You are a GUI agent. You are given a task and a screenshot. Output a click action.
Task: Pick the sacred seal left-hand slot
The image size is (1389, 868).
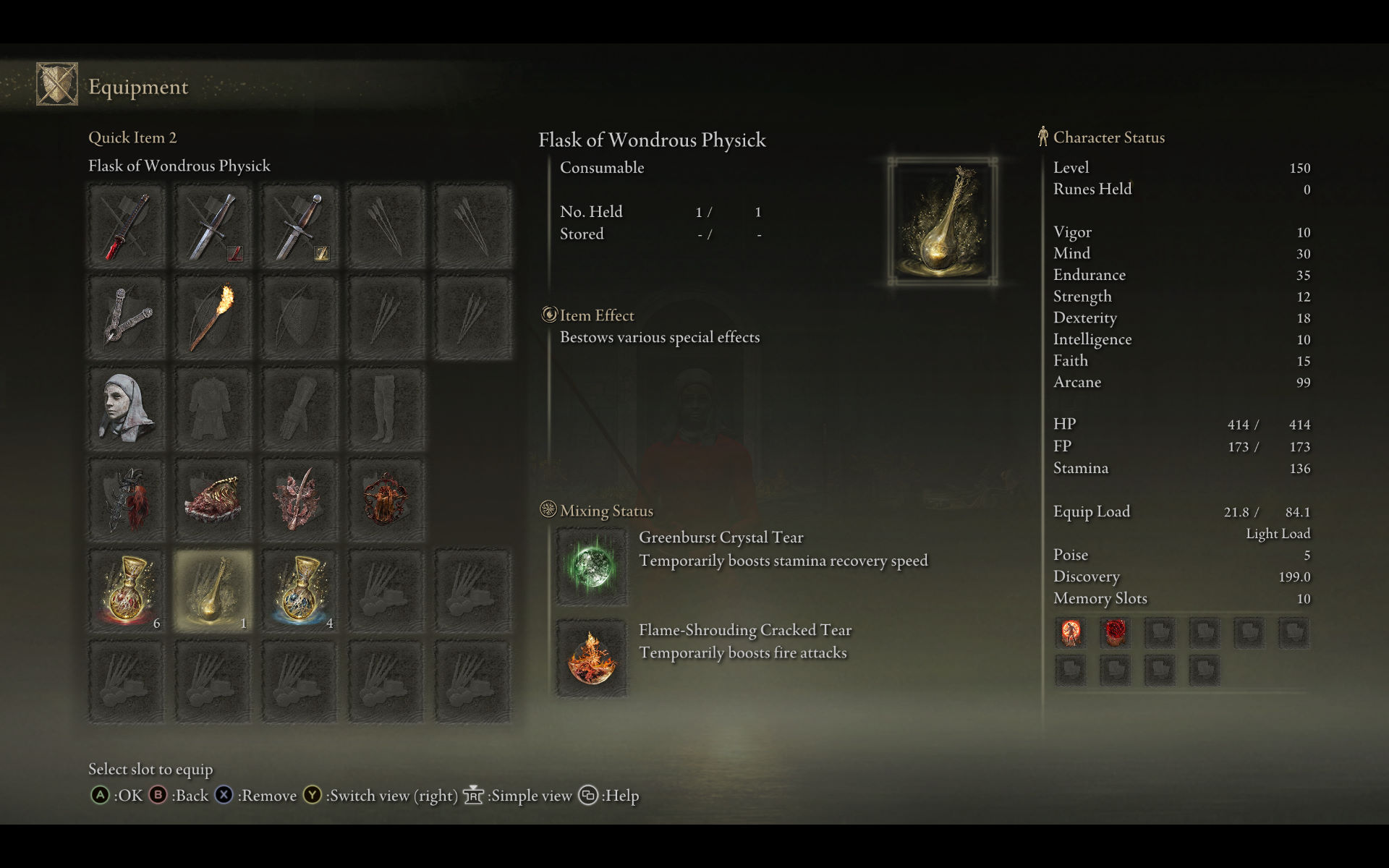pos(127,318)
